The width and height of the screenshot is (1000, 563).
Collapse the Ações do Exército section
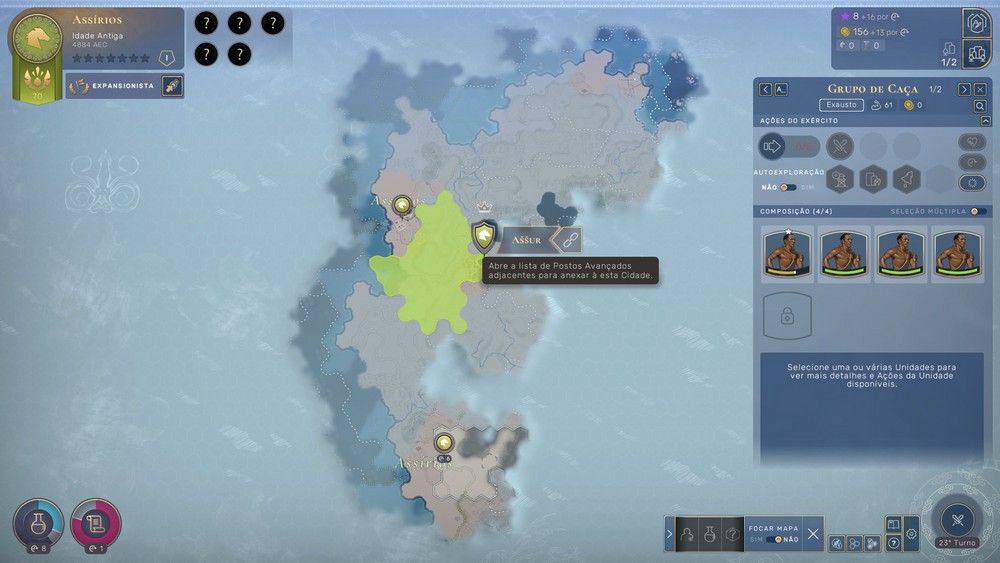[x=986, y=121]
